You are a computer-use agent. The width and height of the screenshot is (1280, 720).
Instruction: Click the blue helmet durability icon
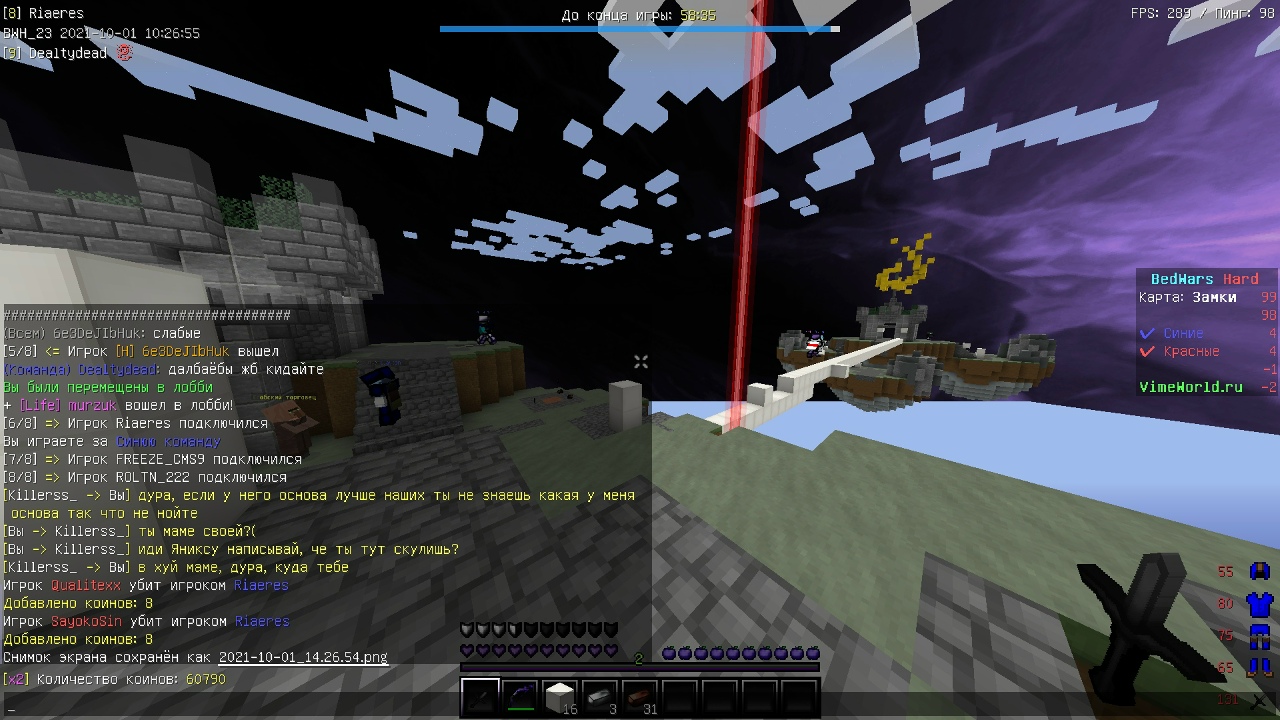pos(1259,572)
